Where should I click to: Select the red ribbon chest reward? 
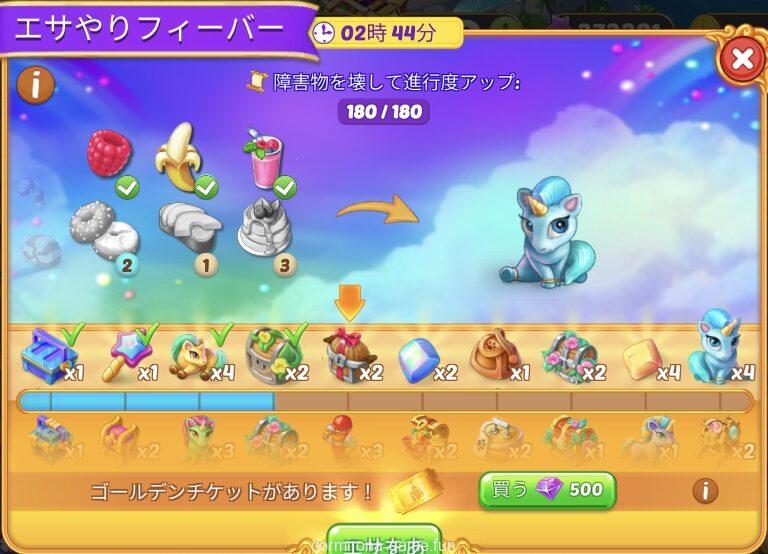click(347, 357)
